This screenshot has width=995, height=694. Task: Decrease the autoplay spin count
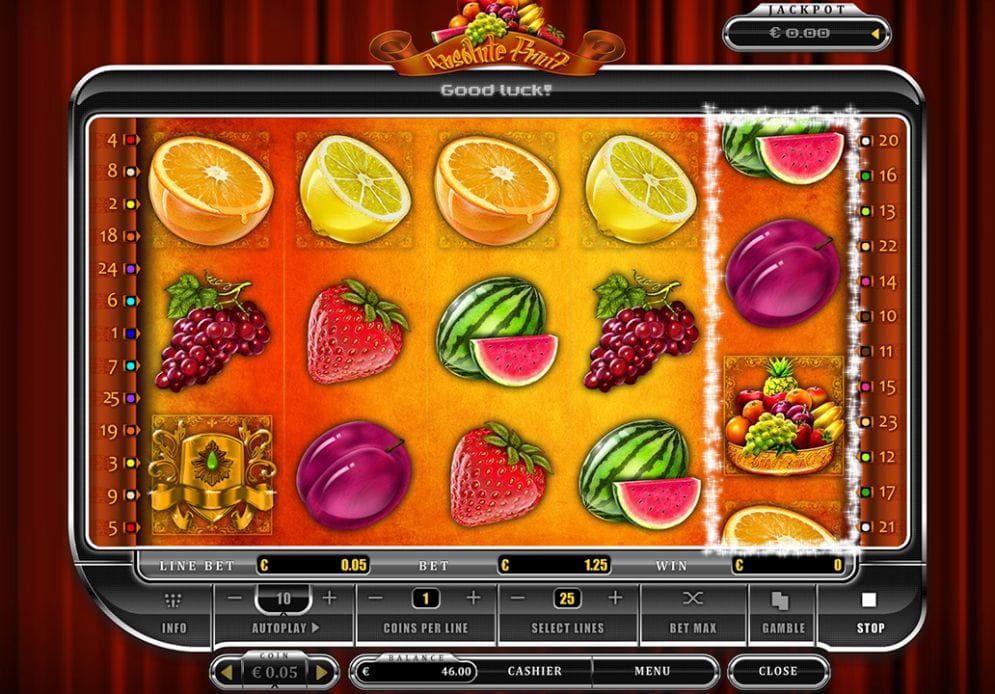point(234,599)
